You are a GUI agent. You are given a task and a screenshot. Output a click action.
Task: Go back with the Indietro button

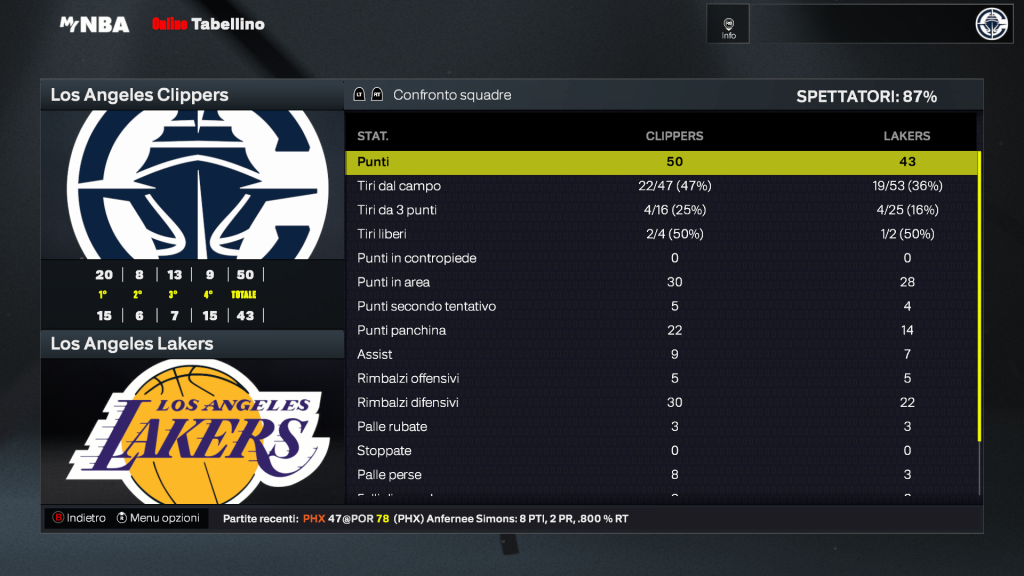(x=80, y=518)
